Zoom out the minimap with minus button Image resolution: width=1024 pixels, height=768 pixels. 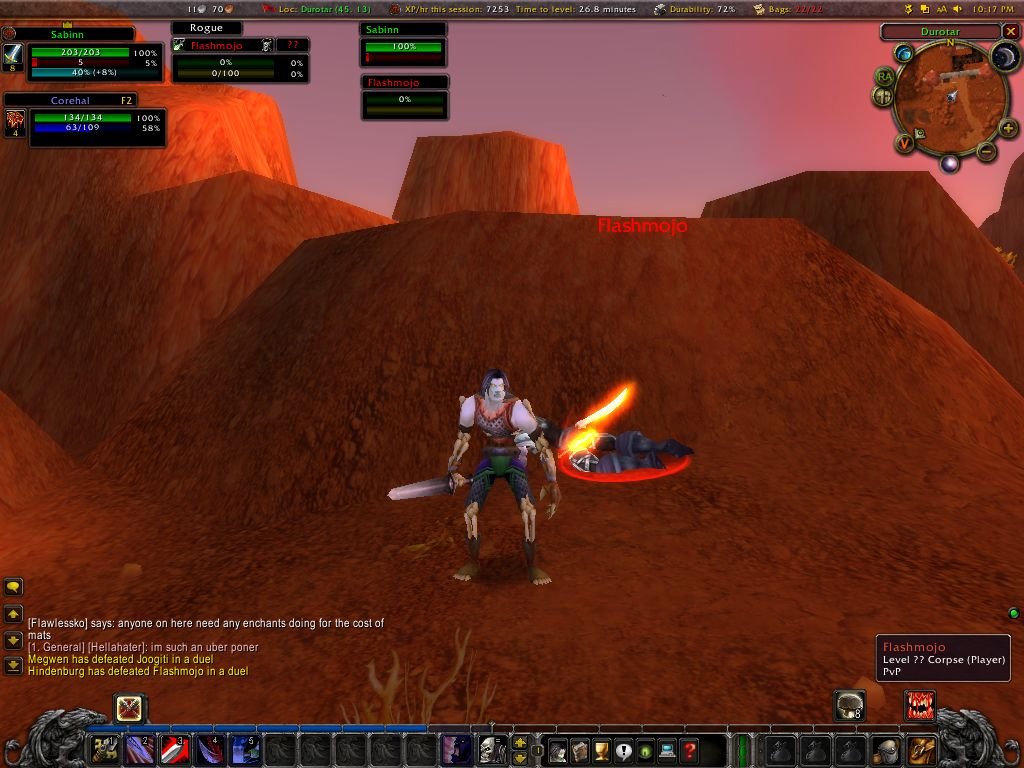(986, 152)
